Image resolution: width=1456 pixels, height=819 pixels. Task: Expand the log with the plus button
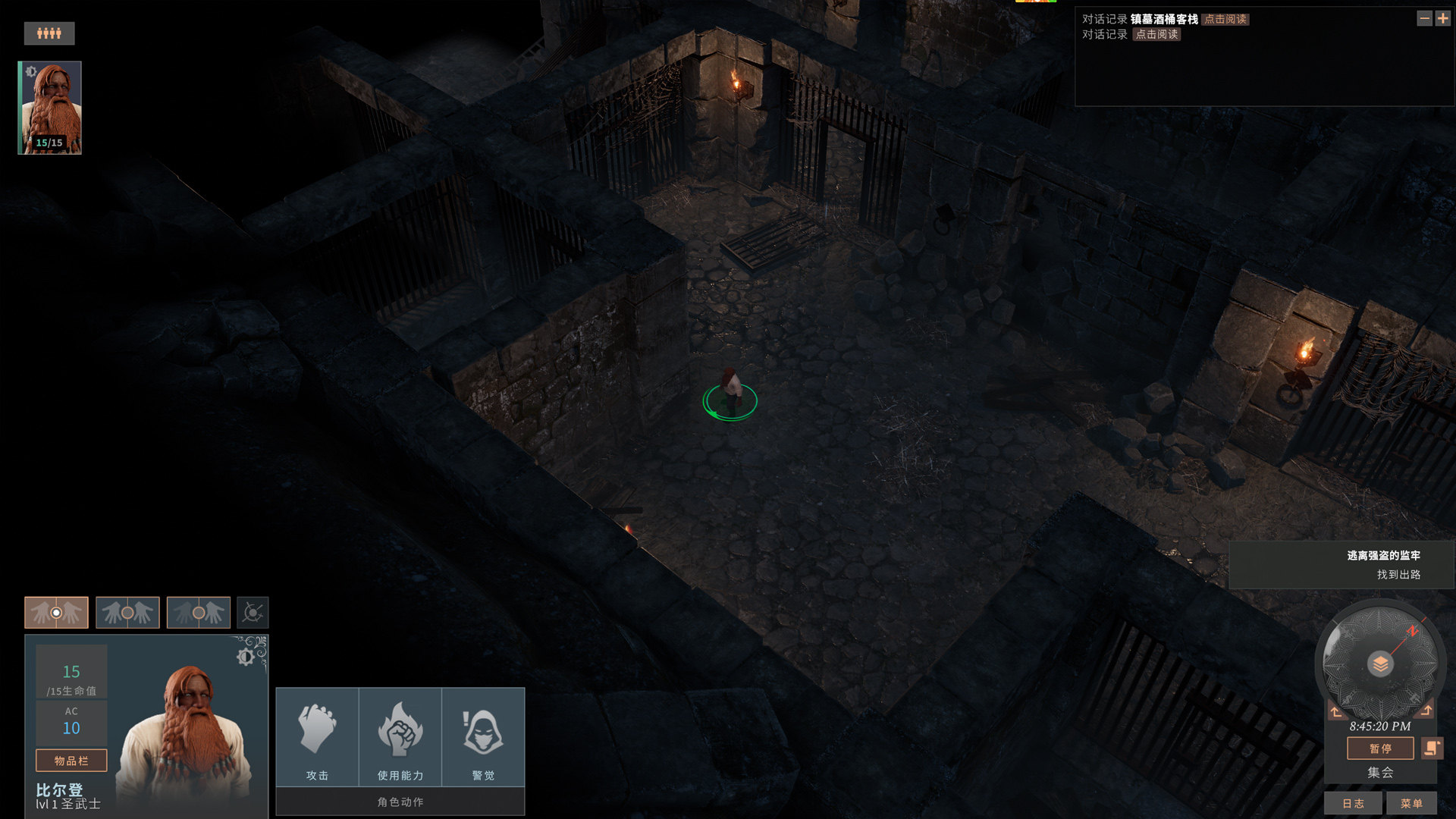click(x=1442, y=18)
